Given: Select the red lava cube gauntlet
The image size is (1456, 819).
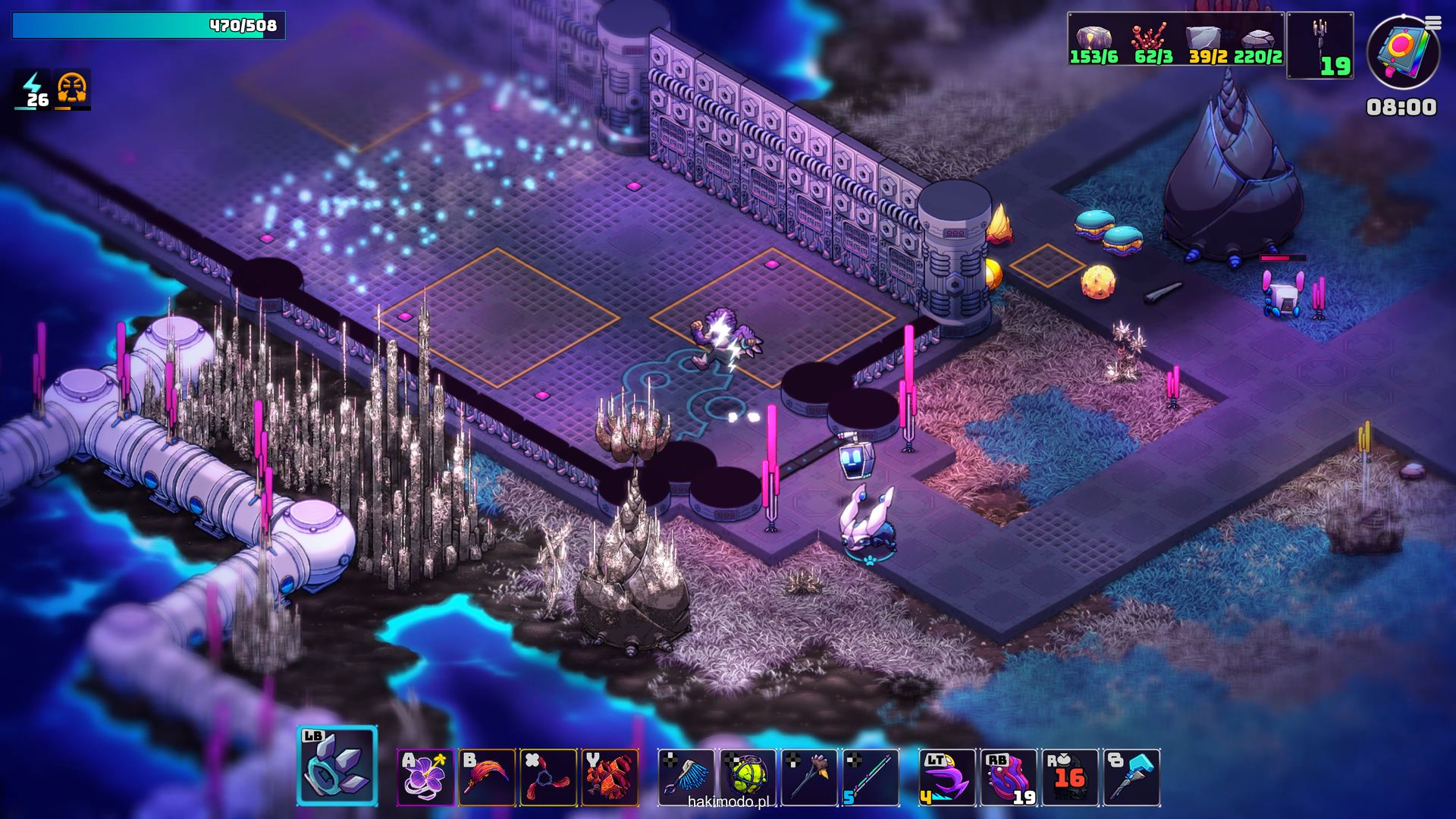Looking at the screenshot, I should [610, 777].
